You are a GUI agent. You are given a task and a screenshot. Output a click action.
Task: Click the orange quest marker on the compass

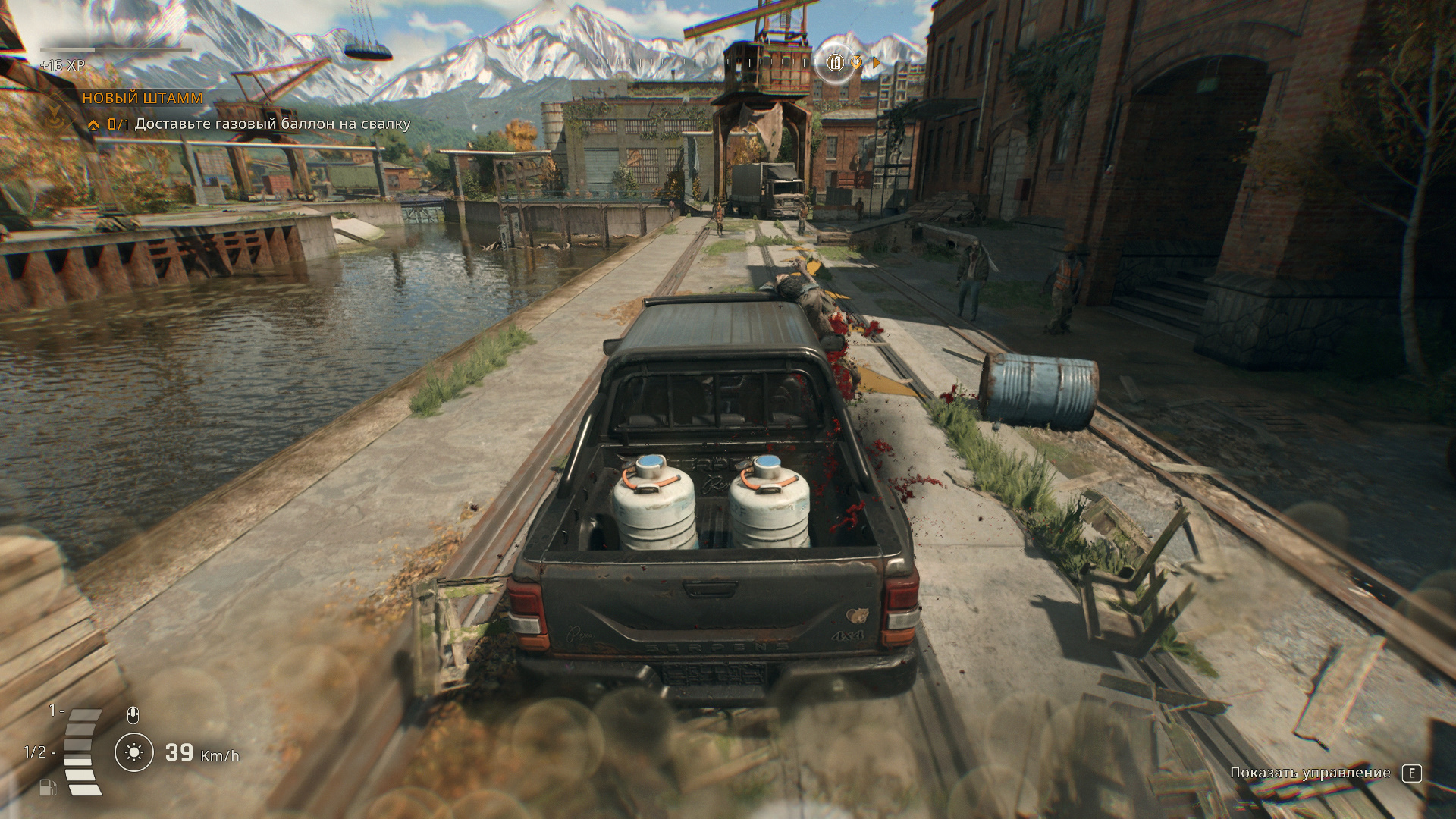click(856, 63)
